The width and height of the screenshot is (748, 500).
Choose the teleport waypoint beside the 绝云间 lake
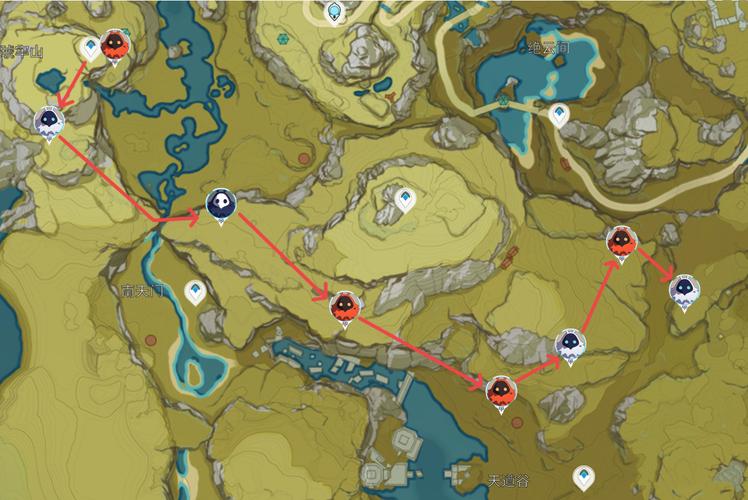(x=560, y=115)
